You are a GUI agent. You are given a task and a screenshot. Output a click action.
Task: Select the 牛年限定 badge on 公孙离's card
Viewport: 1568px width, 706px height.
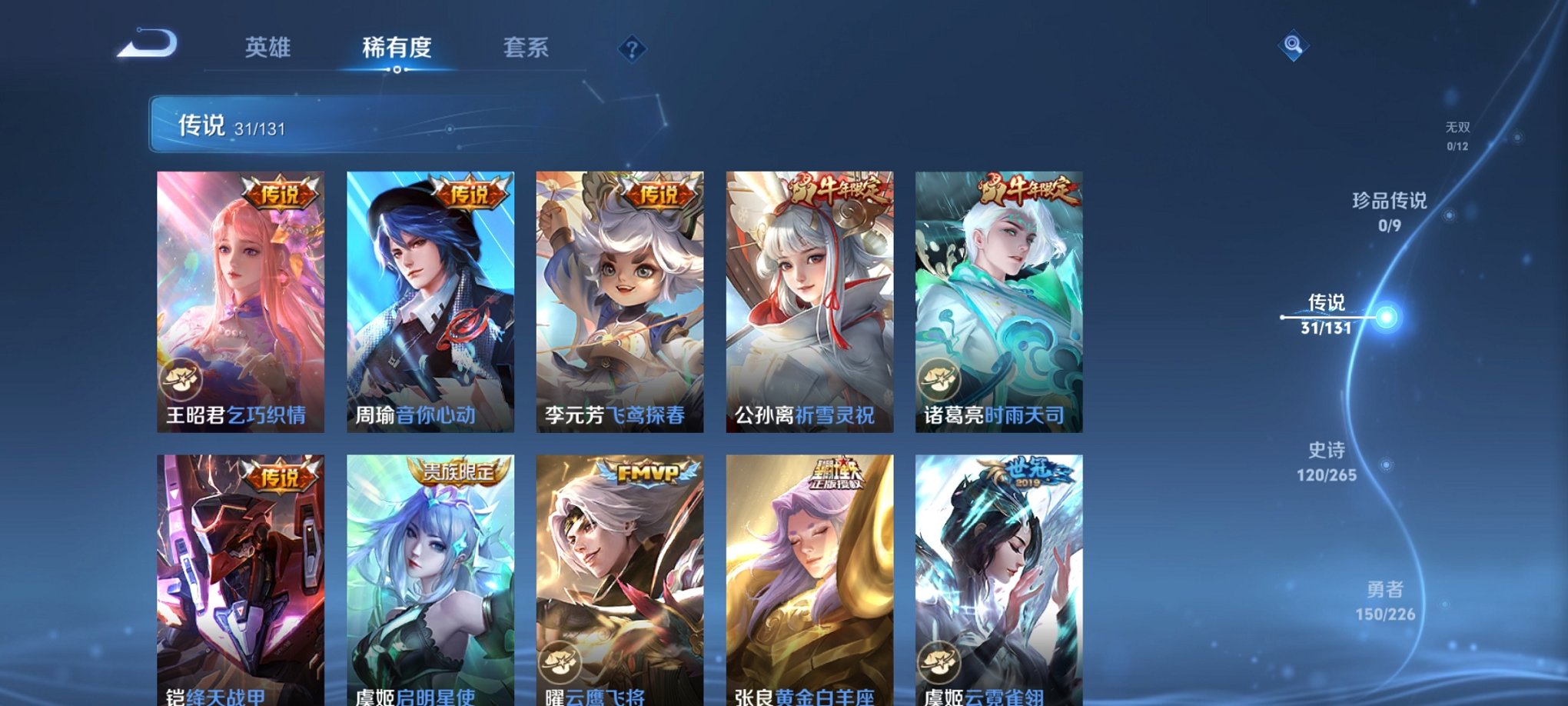pyautogui.click(x=836, y=191)
